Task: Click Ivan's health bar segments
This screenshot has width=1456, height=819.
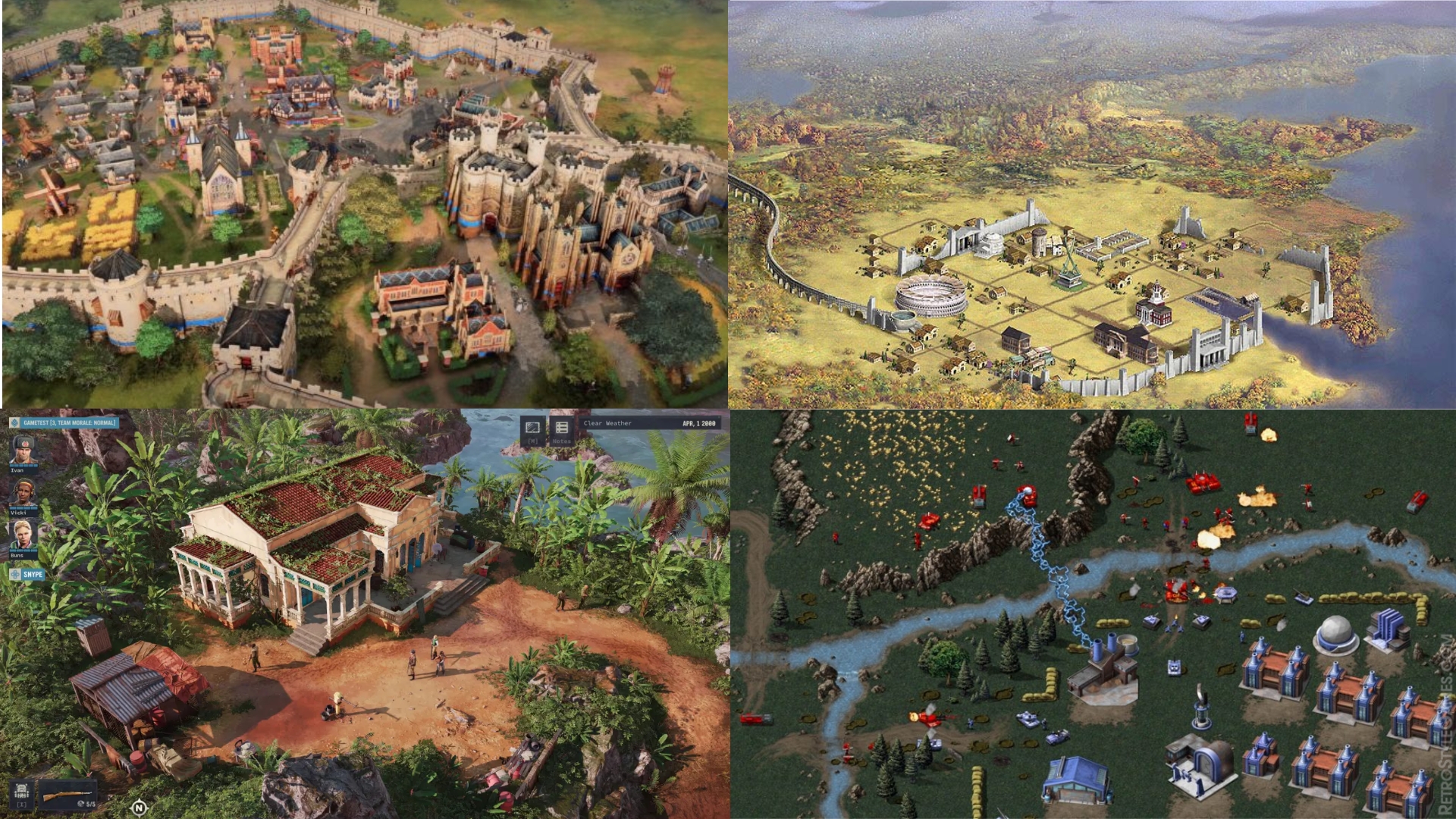Action: (x=24, y=466)
